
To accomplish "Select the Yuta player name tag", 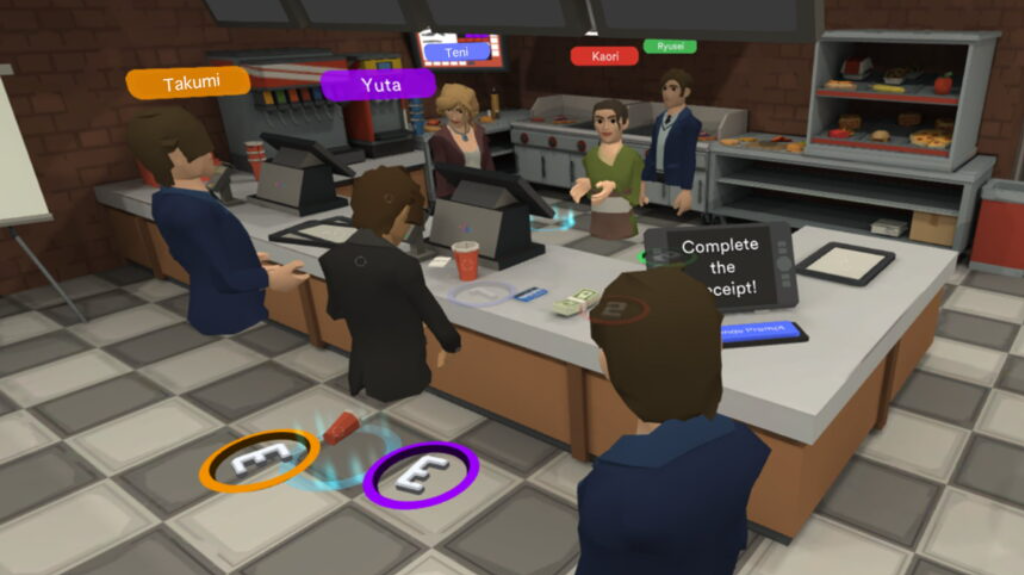I will coord(378,84).
